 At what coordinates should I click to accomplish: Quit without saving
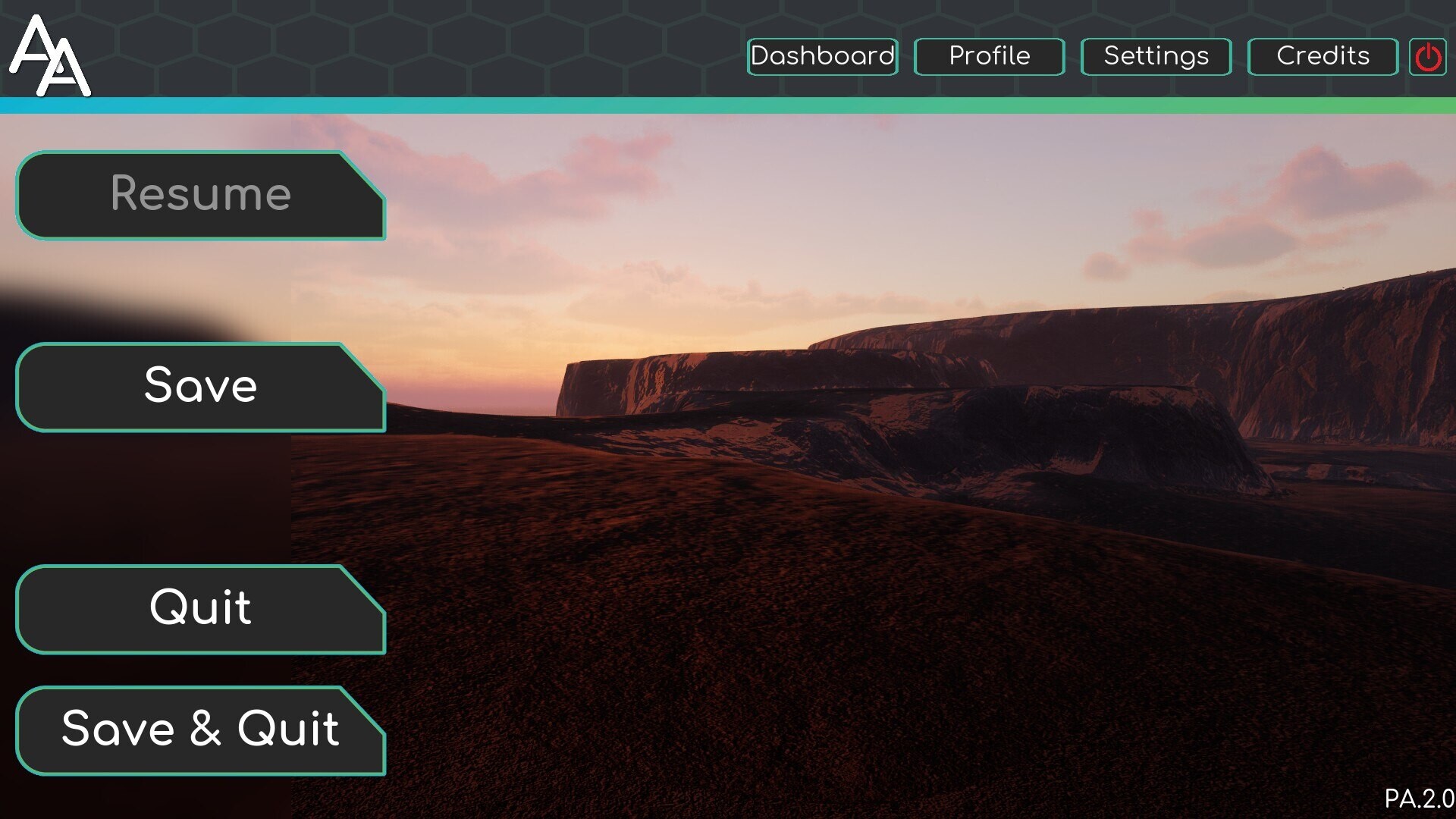[199, 608]
